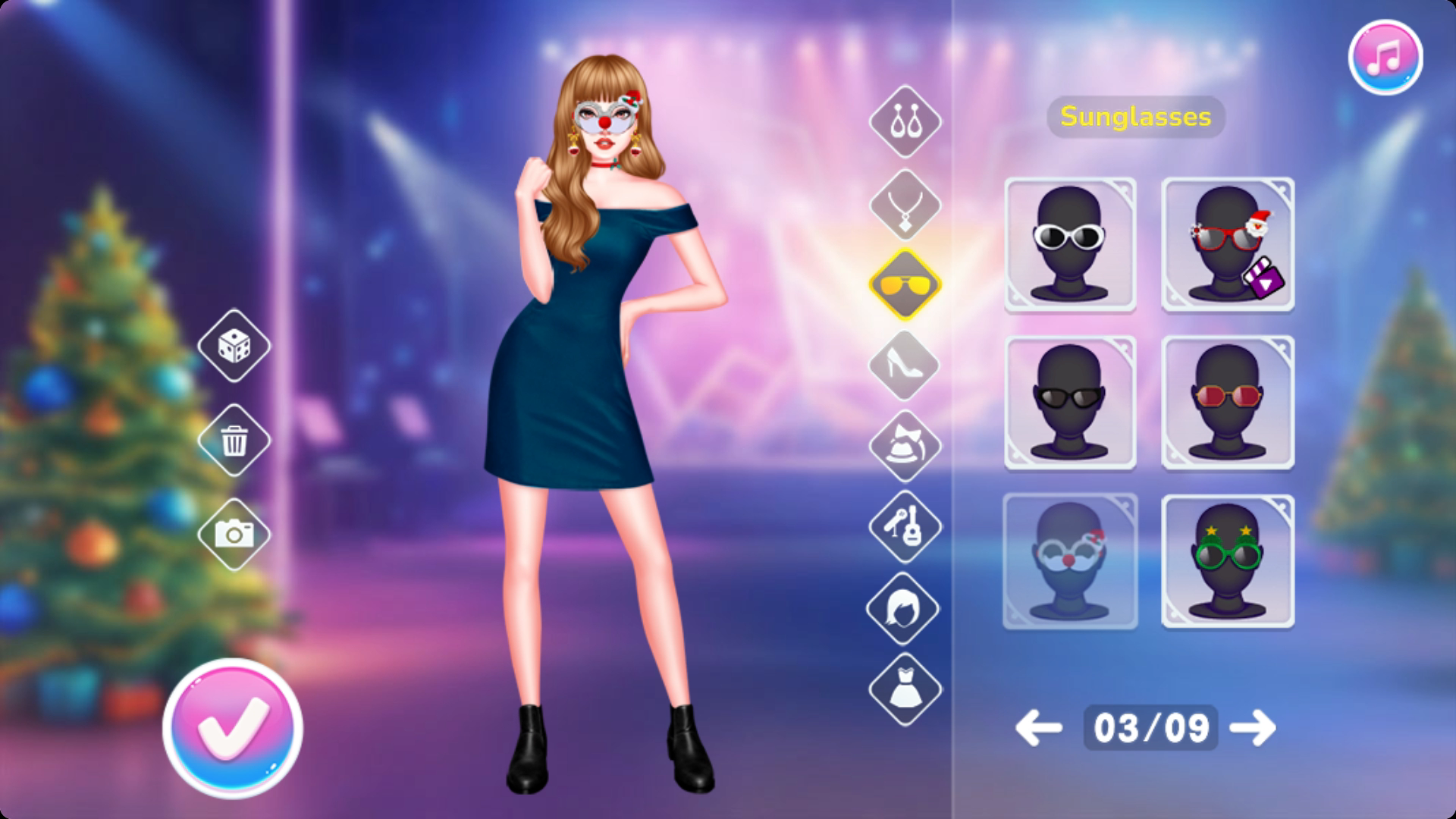Go to the next sunglasses page

click(1253, 728)
